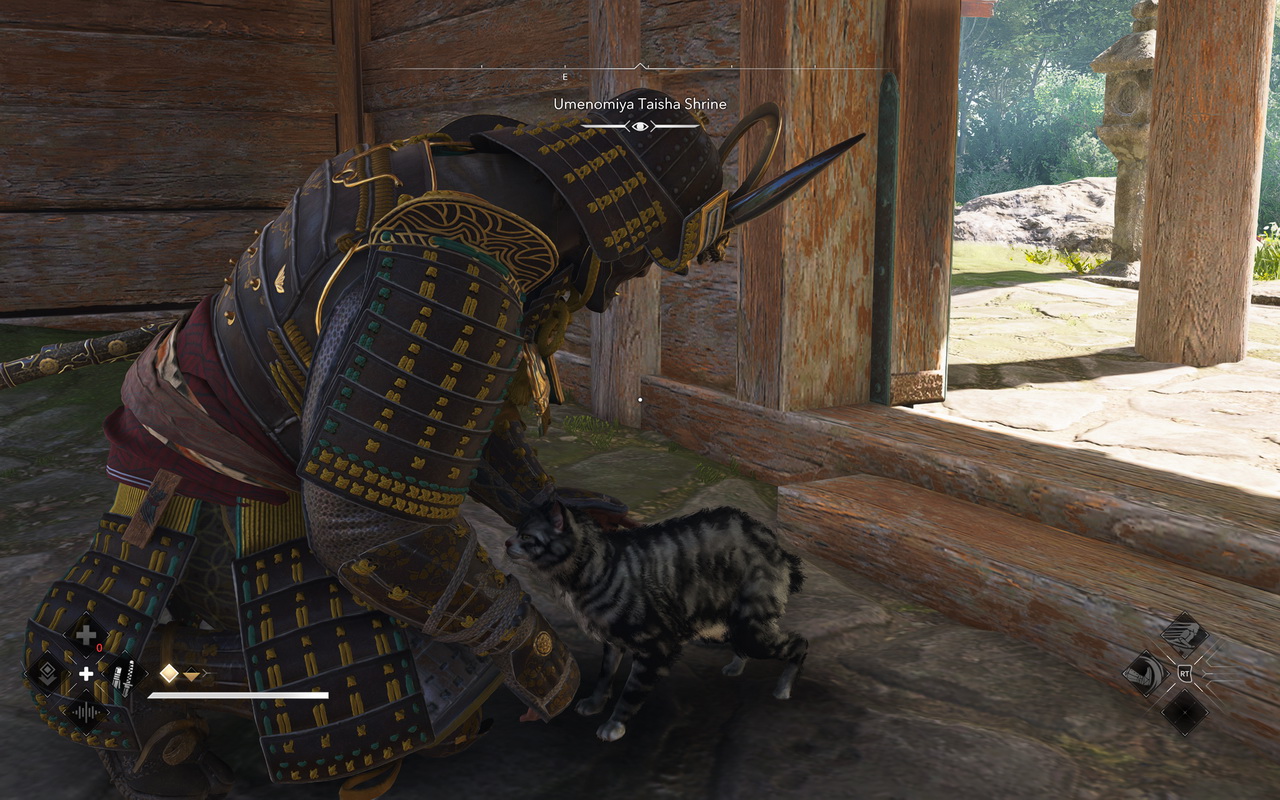Select the empty bottom ability slot

(1184, 712)
